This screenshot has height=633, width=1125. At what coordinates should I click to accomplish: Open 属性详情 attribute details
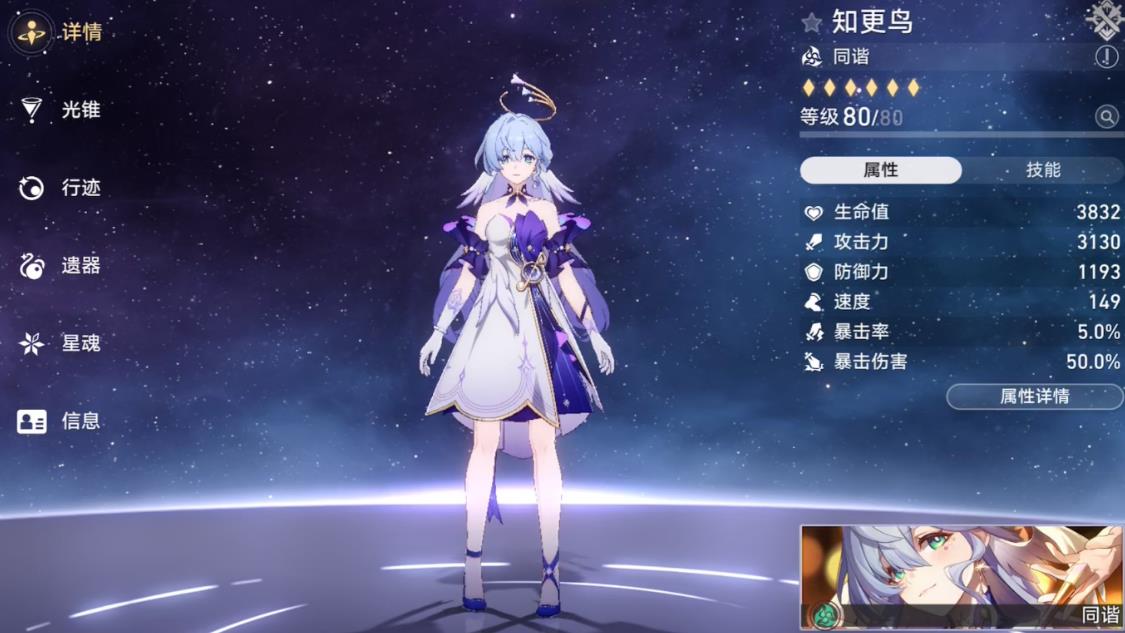coord(1035,397)
